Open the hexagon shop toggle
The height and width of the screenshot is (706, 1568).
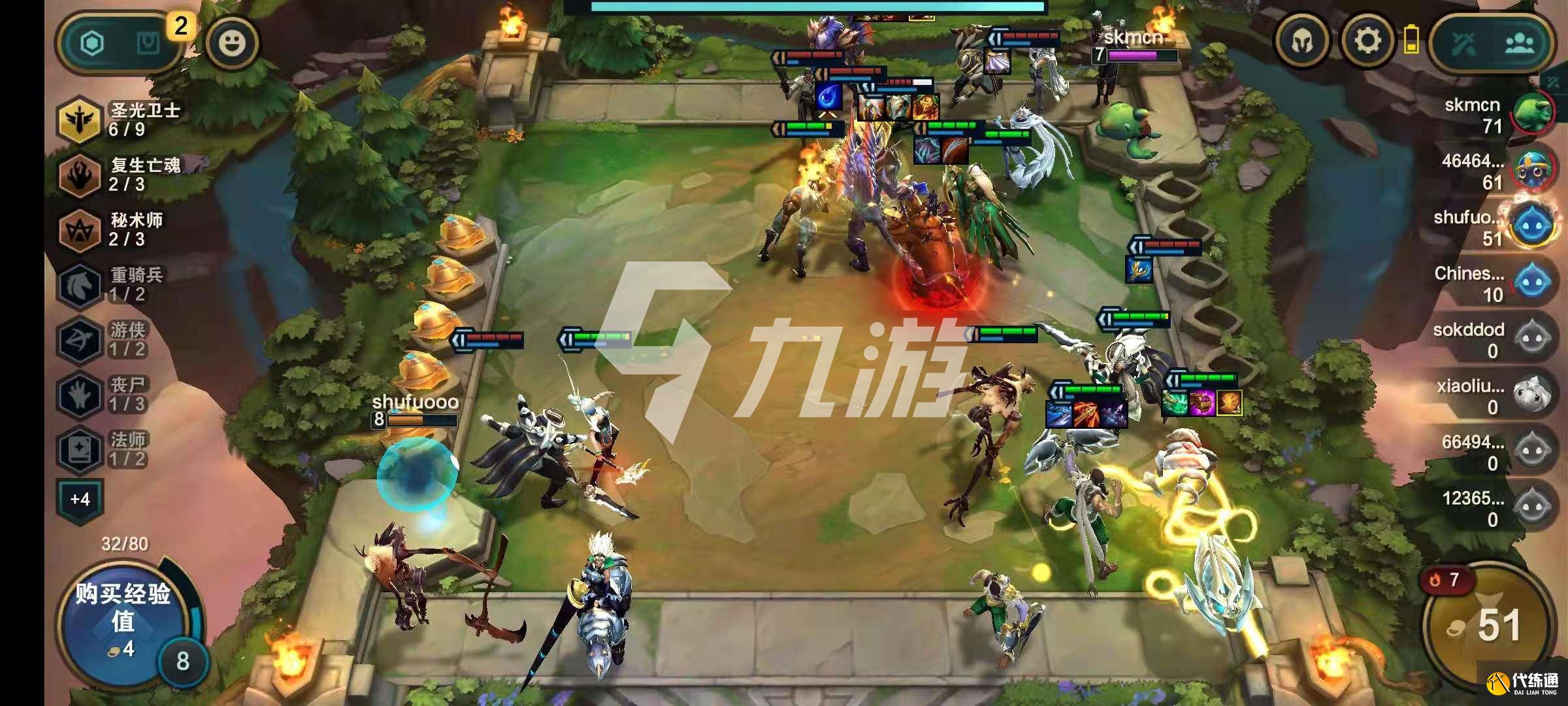pos(93,44)
